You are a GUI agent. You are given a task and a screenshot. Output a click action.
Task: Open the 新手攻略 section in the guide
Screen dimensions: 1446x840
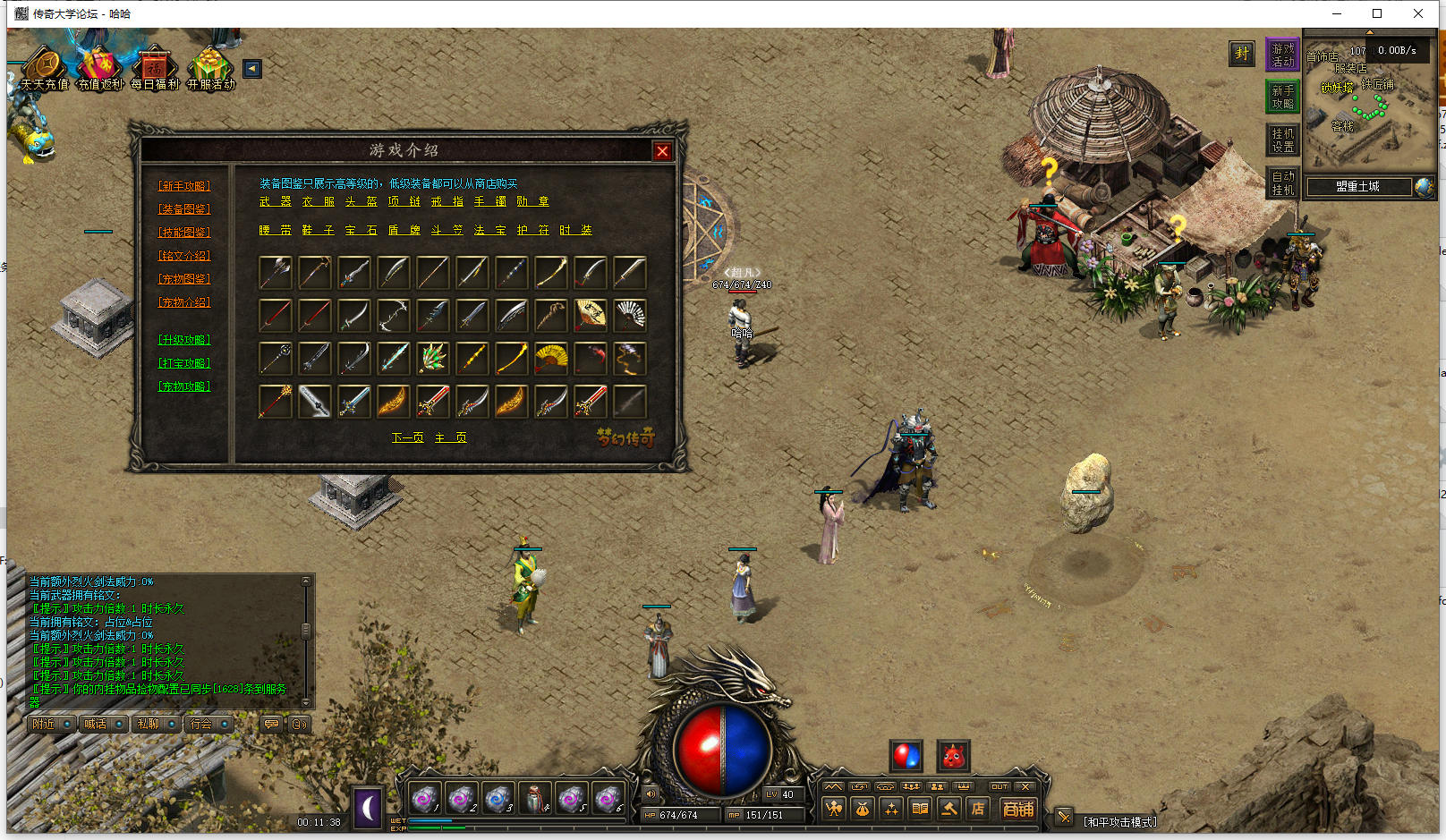(x=184, y=186)
